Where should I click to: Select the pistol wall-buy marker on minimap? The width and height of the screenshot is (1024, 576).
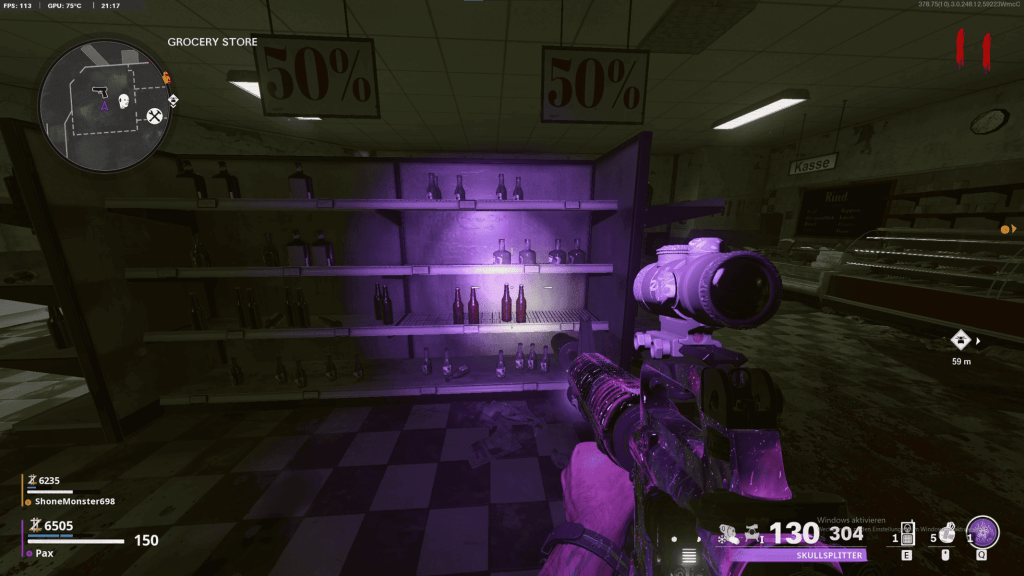(x=100, y=92)
